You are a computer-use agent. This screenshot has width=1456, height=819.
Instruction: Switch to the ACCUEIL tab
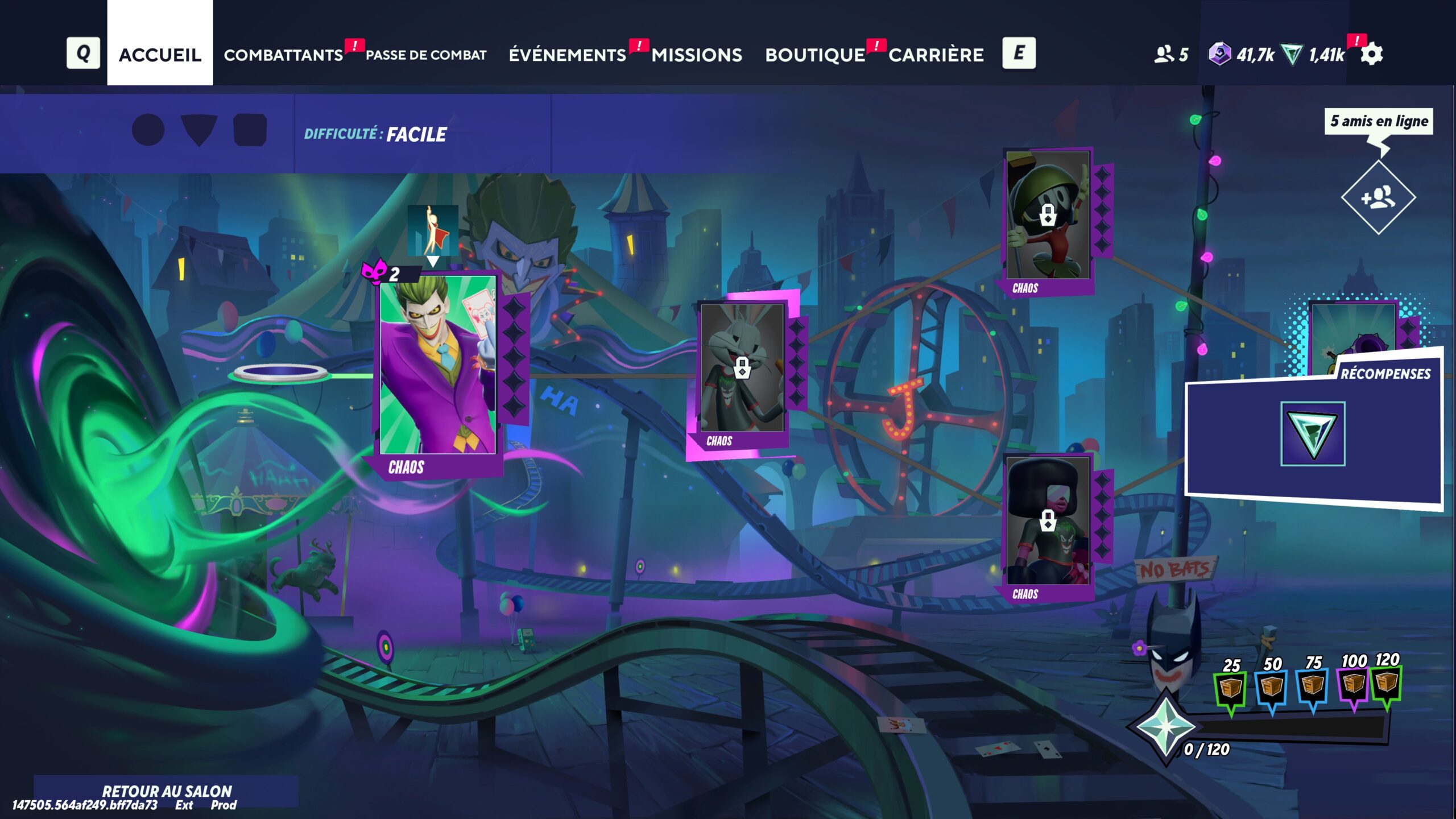[160, 55]
